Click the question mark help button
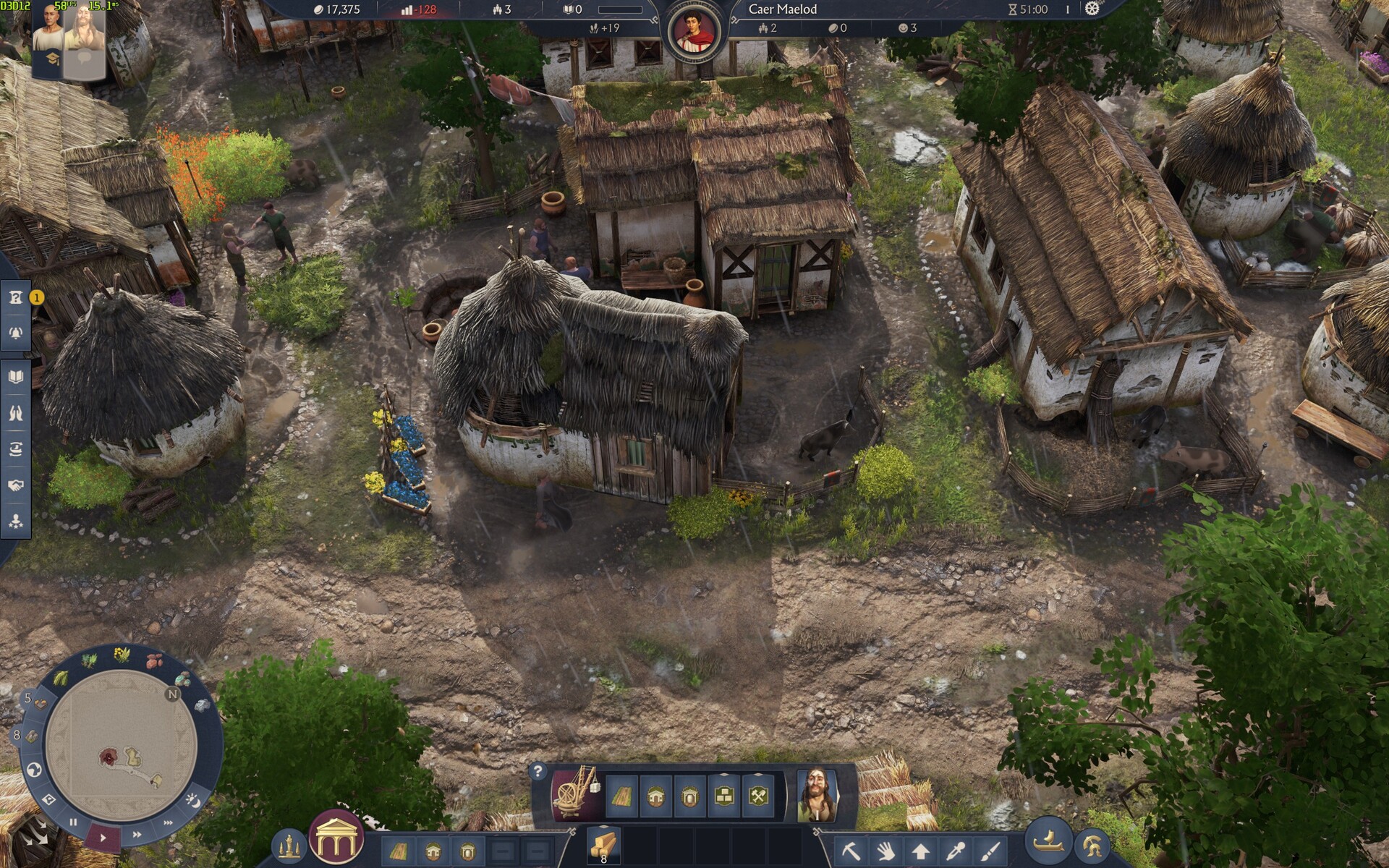Screen dimensions: 1389x868 pos(538,772)
